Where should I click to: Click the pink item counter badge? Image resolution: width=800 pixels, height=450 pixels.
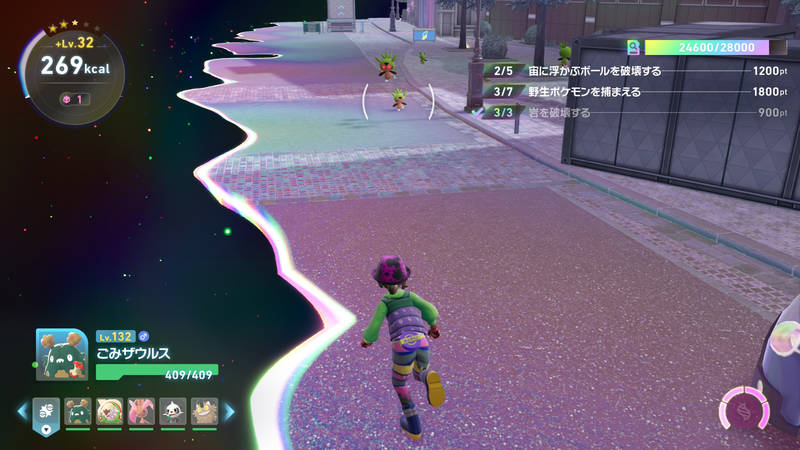pyautogui.click(x=72, y=99)
